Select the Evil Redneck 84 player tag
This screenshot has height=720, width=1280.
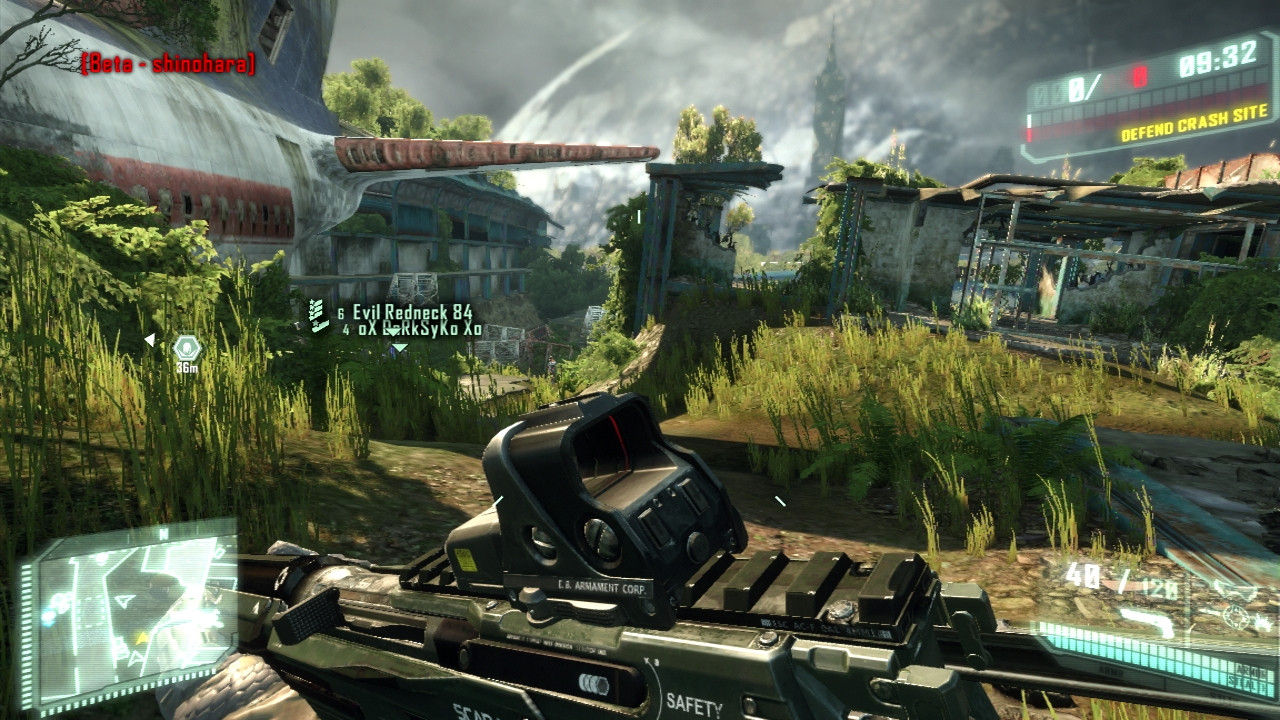[412, 313]
